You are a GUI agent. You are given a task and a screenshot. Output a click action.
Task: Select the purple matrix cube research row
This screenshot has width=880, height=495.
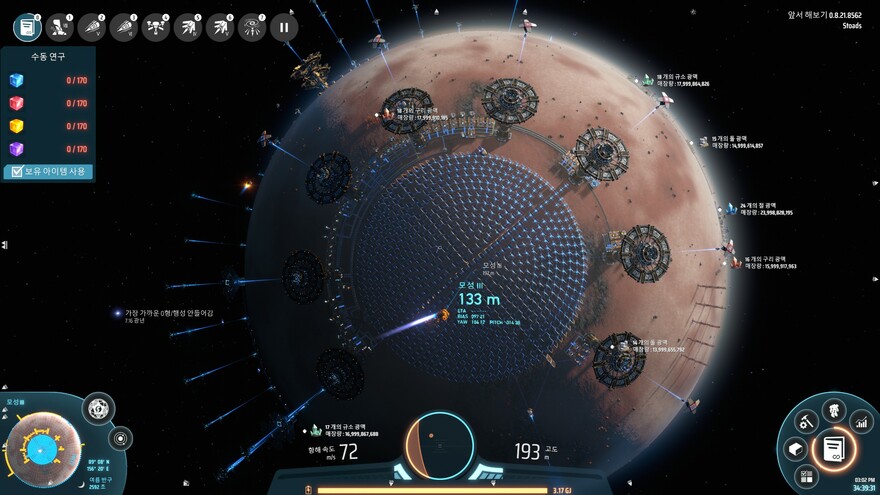[x=48, y=148]
